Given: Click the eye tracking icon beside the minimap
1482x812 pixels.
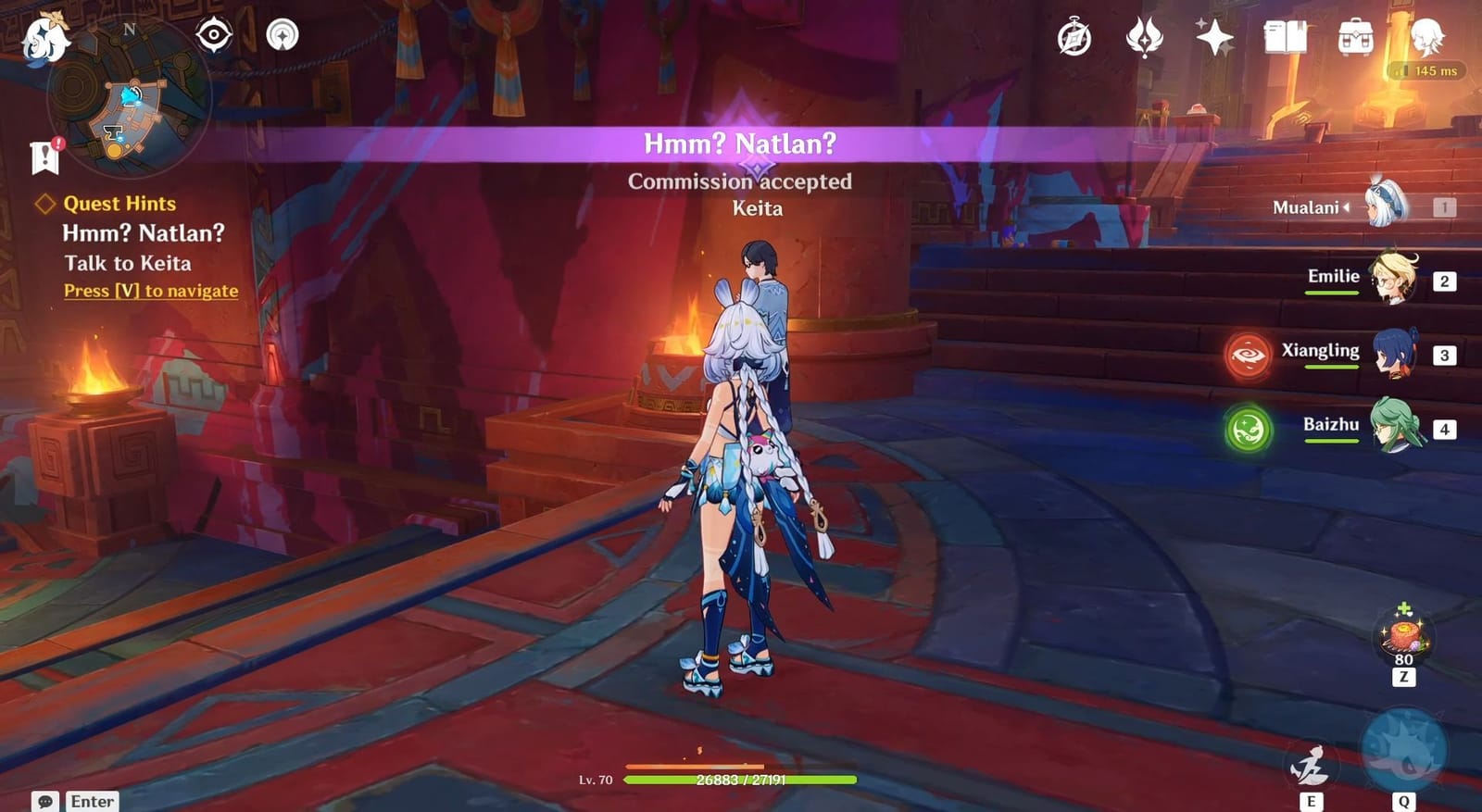Looking at the screenshot, I should (x=214, y=34).
